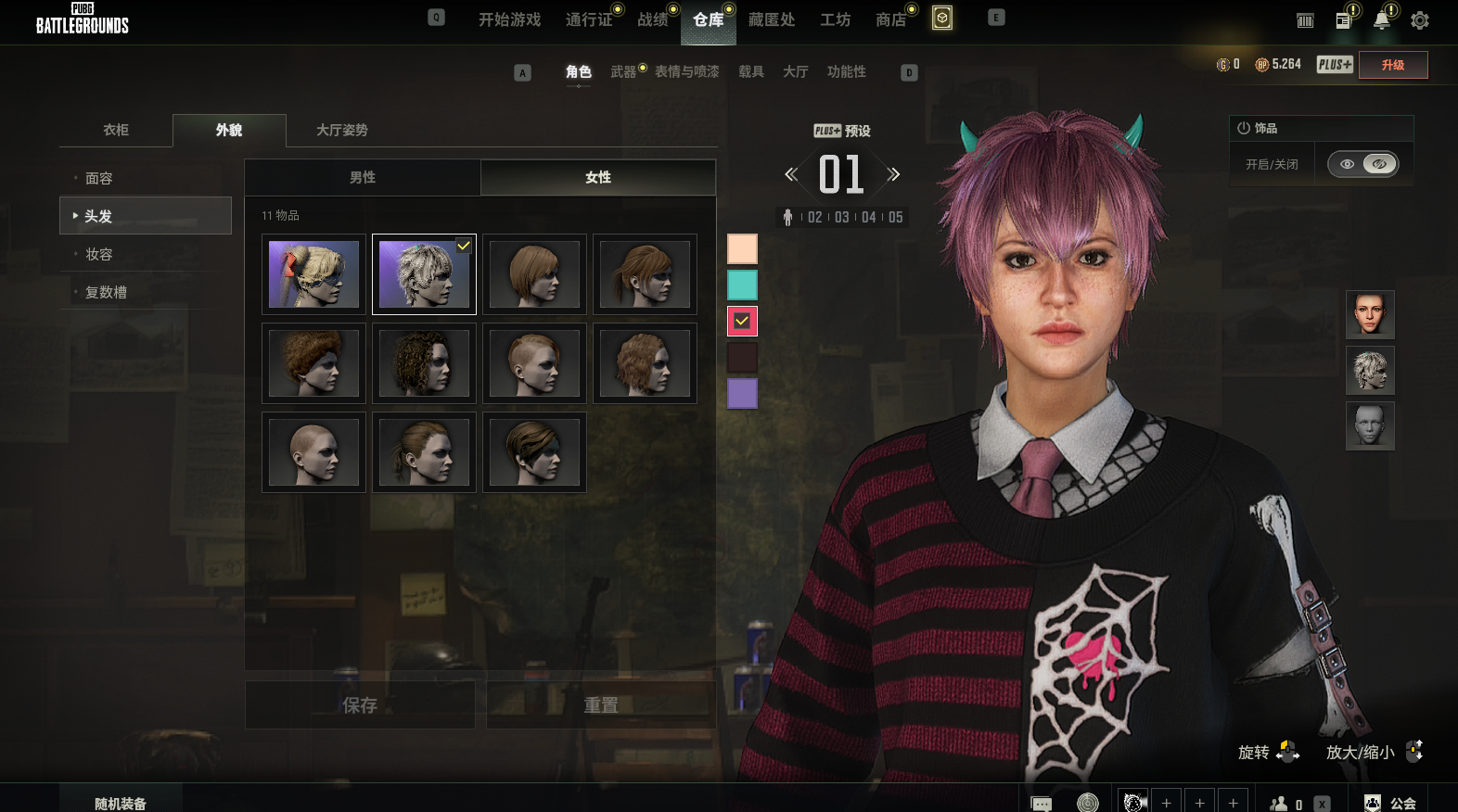The width and height of the screenshot is (1458, 812).
Task: Pick the blonde ponytail with red bow hairstyle
Action: click(313, 274)
